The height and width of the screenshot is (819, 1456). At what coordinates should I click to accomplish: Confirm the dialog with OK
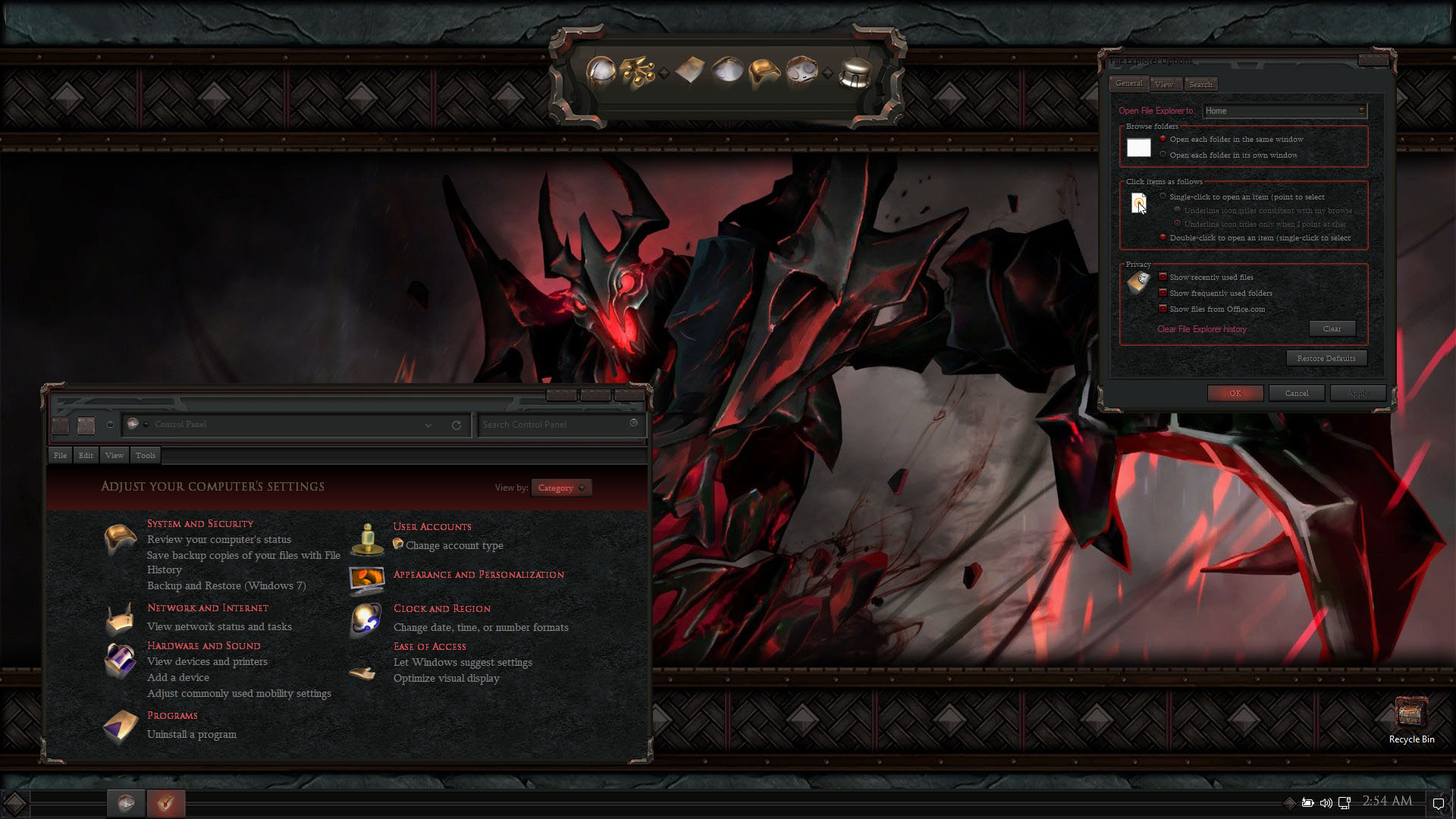click(1235, 393)
